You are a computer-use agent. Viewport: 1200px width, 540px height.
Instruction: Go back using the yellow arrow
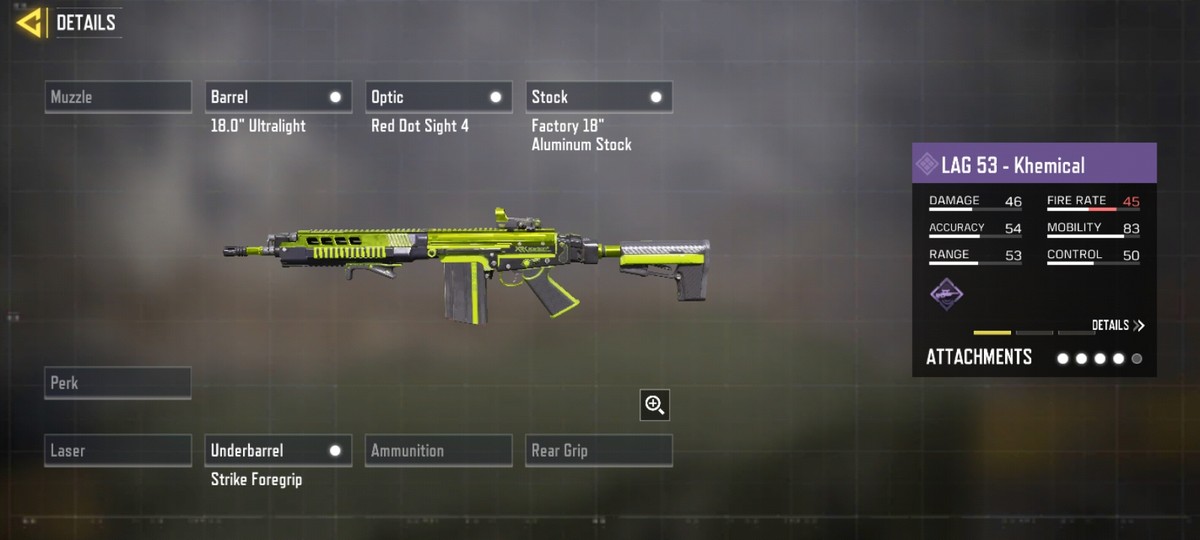30,23
